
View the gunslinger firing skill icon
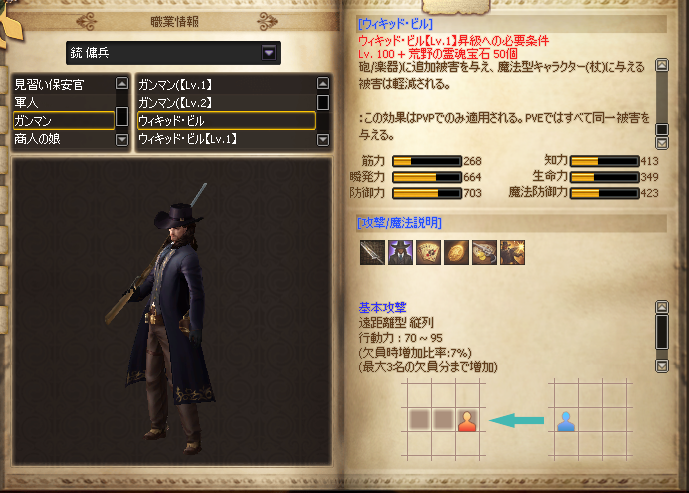(512, 252)
